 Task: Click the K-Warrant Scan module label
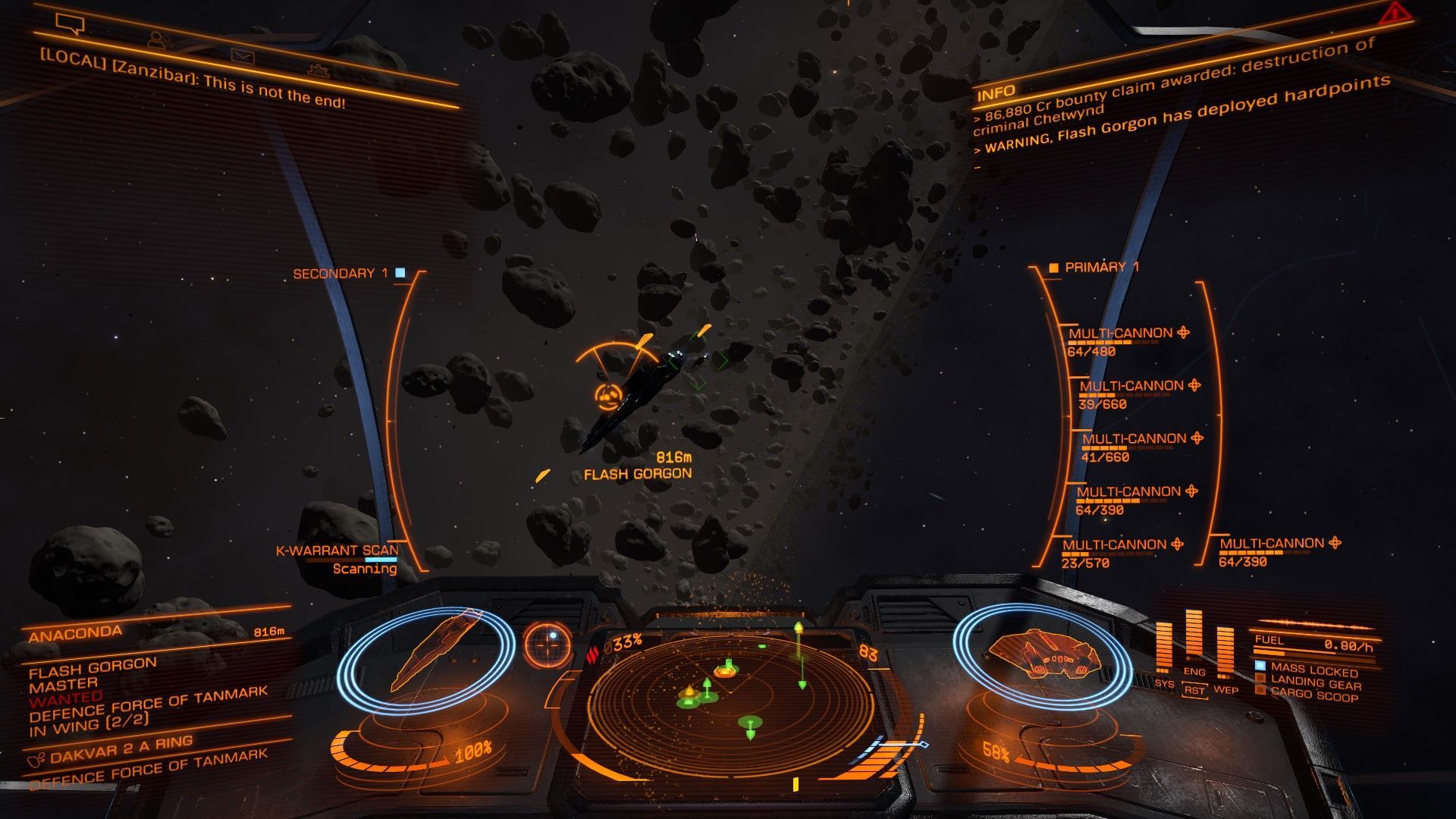(337, 551)
